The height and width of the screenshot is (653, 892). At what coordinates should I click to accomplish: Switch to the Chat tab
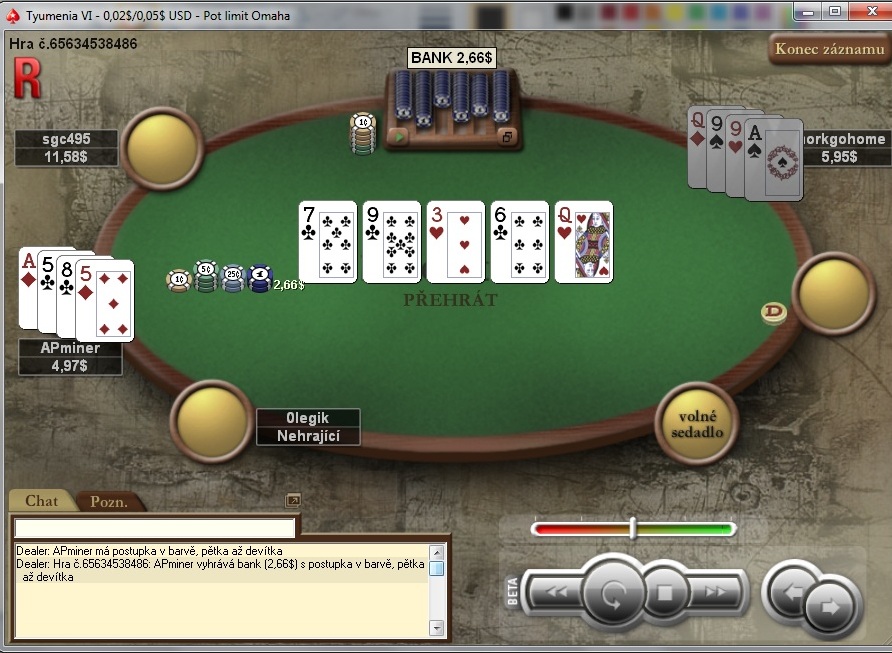point(42,501)
